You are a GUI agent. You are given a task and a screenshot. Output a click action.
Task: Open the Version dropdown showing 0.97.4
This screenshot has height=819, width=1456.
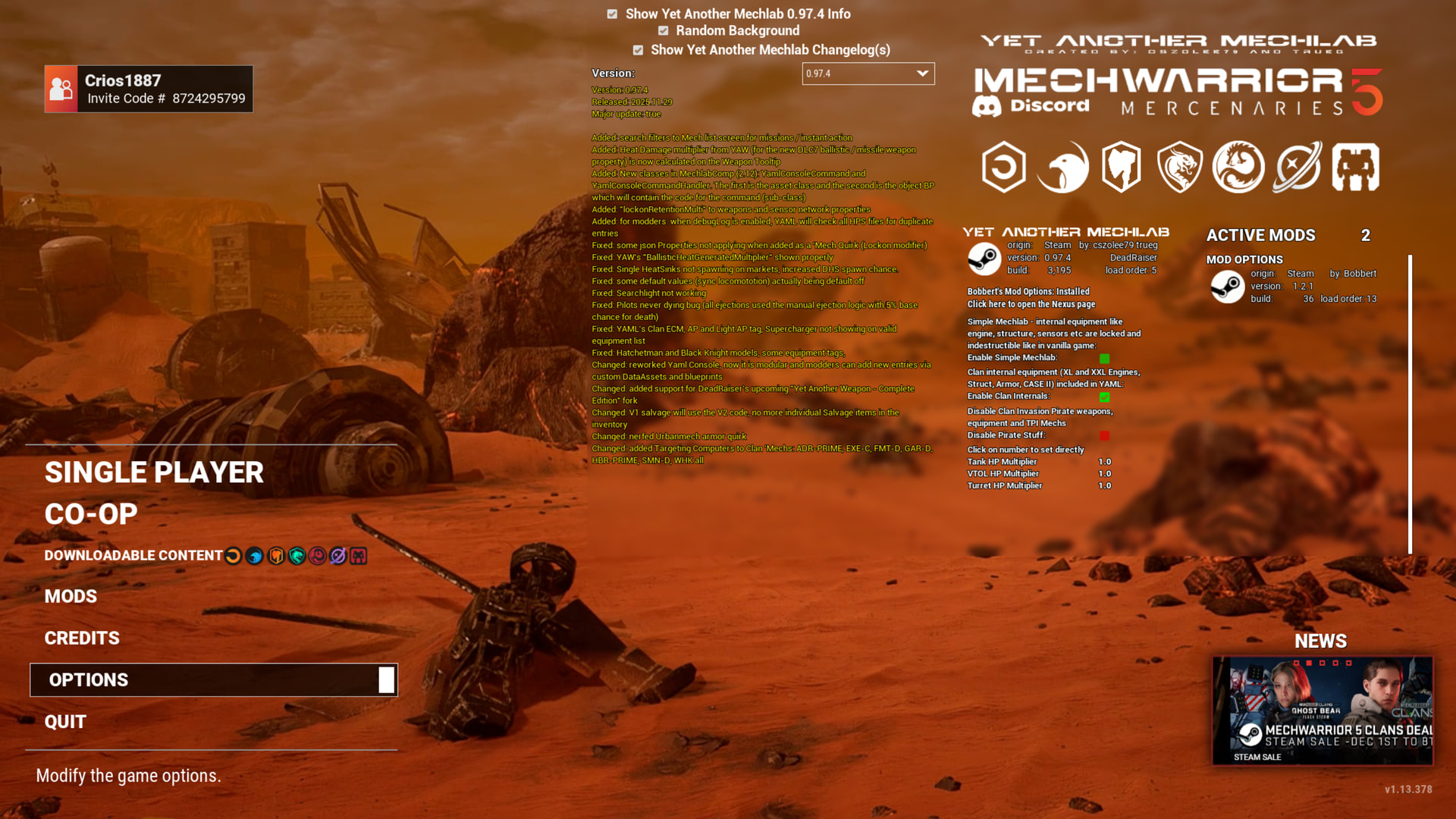[x=868, y=74]
